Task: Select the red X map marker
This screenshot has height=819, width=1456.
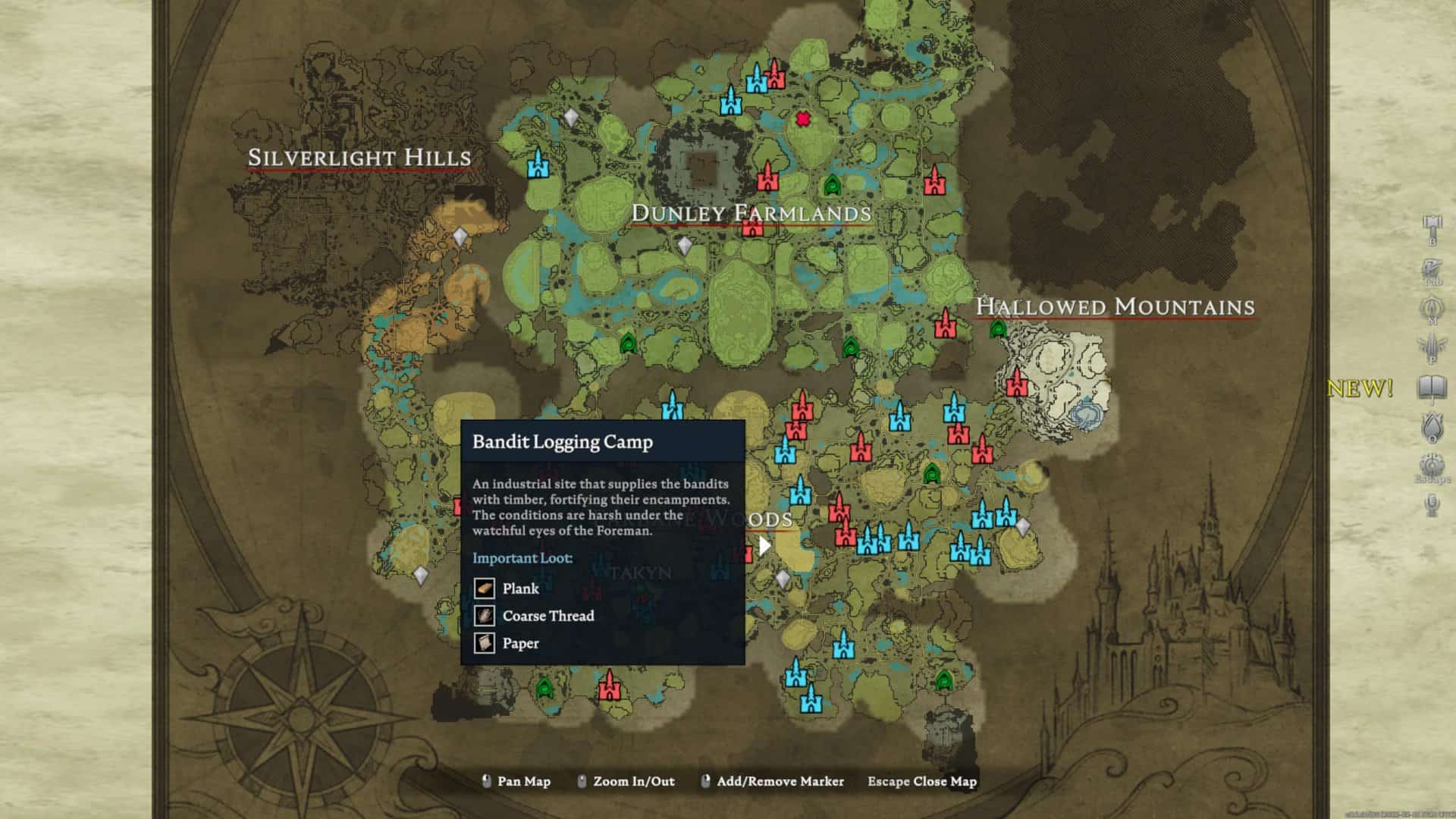Action: pyautogui.click(x=803, y=119)
